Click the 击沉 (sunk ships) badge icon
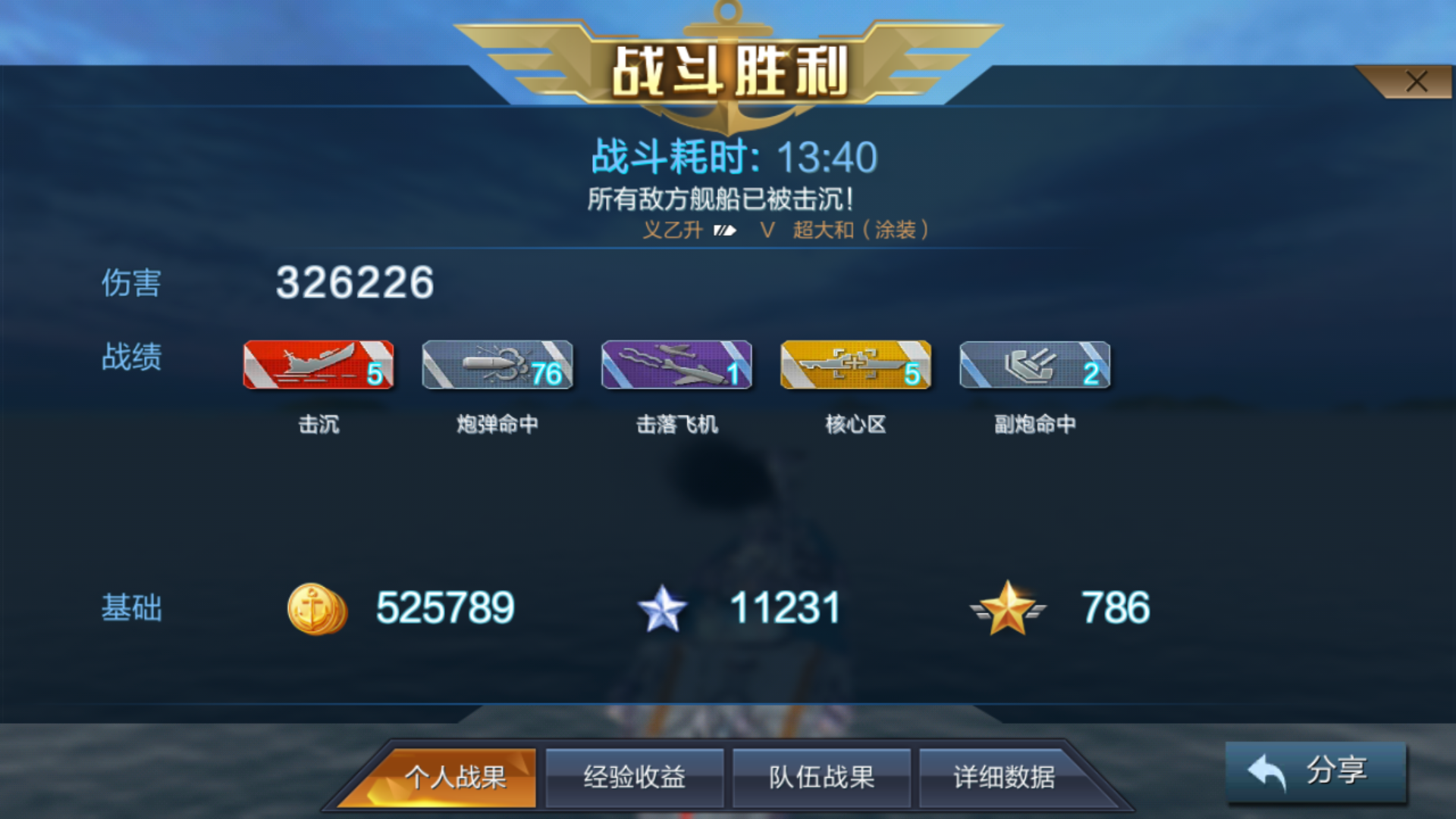Image resolution: width=1456 pixels, height=819 pixels. click(318, 366)
